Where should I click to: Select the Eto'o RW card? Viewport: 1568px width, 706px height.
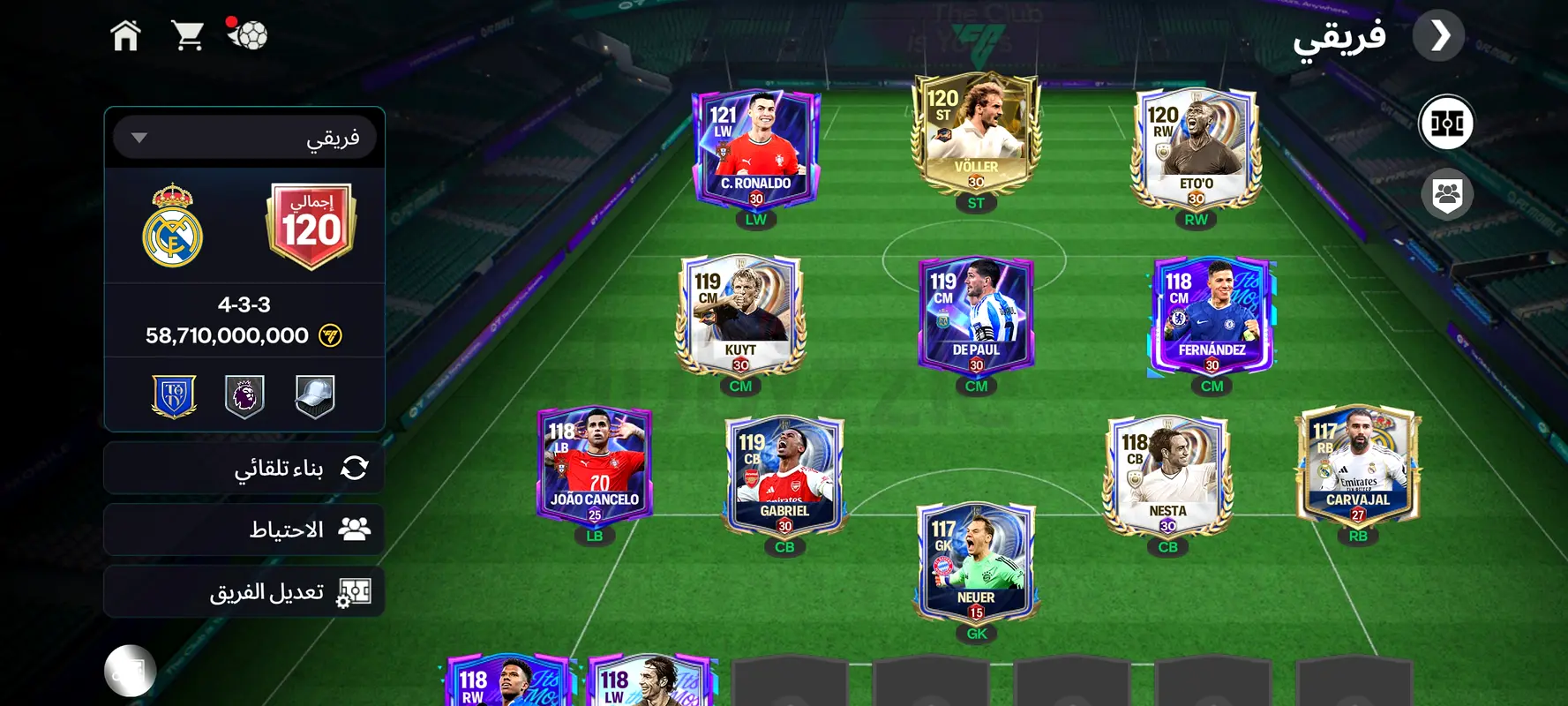pos(1196,150)
